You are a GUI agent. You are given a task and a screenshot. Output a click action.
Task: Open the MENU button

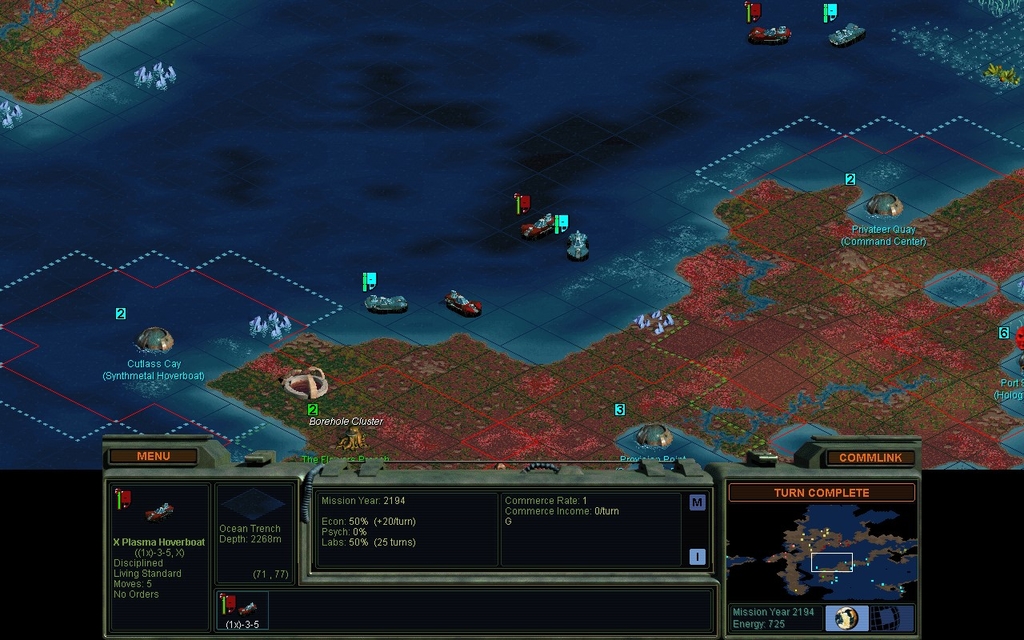click(x=153, y=456)
